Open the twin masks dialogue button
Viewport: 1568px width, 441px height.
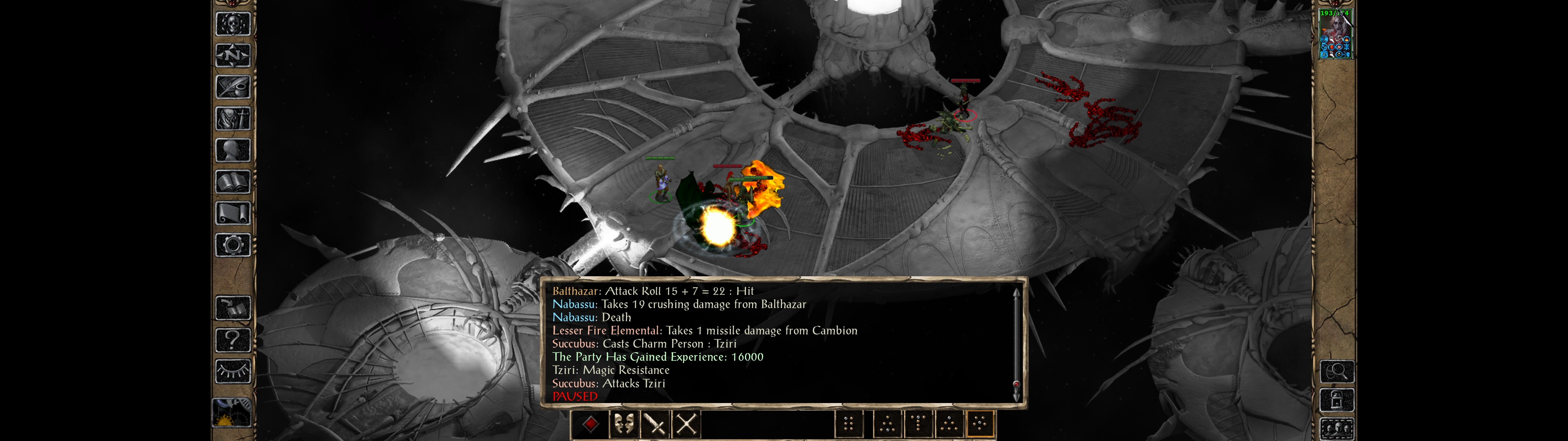click(623, 424)
